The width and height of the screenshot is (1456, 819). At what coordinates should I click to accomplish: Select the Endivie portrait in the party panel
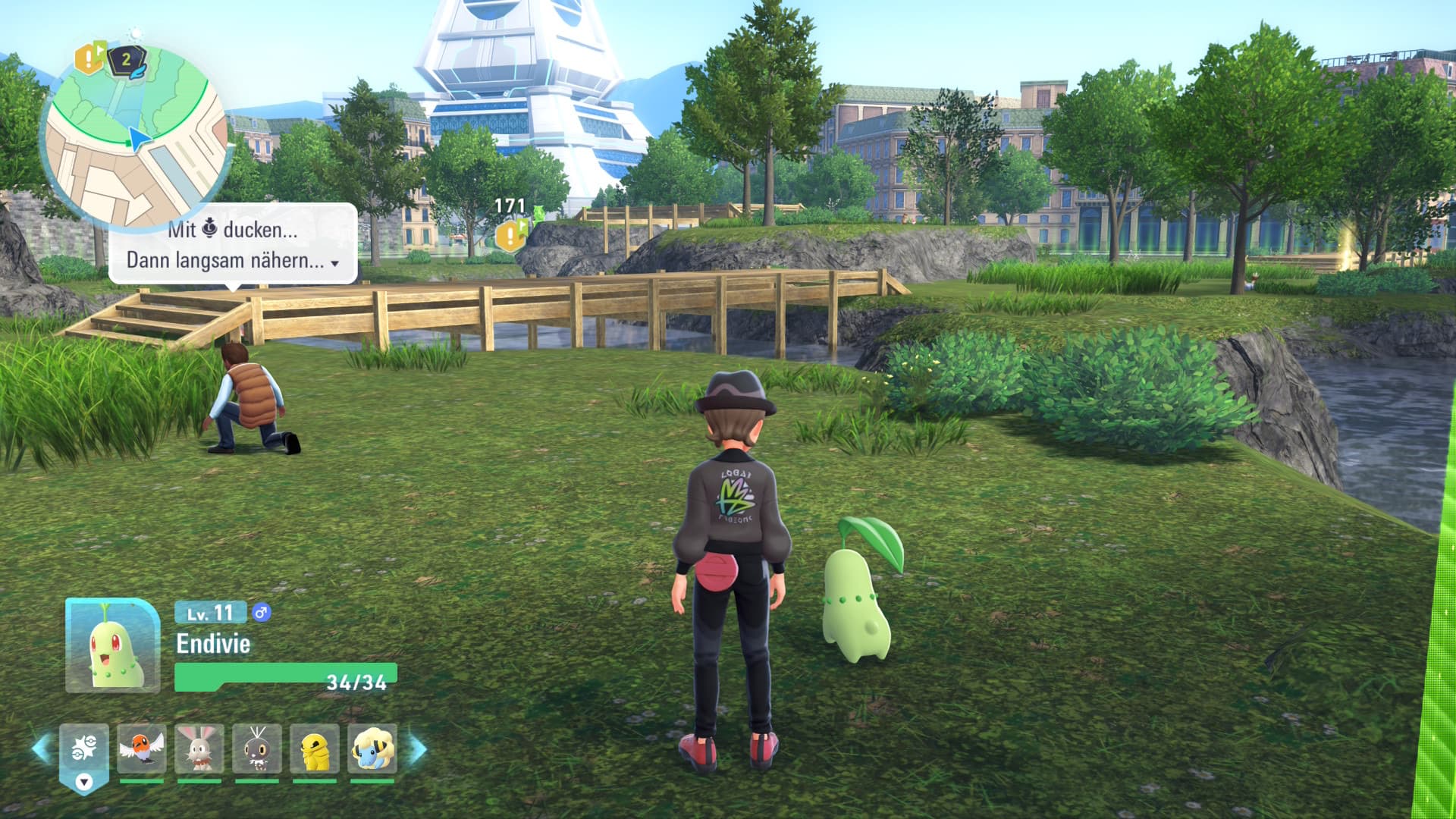113,645
